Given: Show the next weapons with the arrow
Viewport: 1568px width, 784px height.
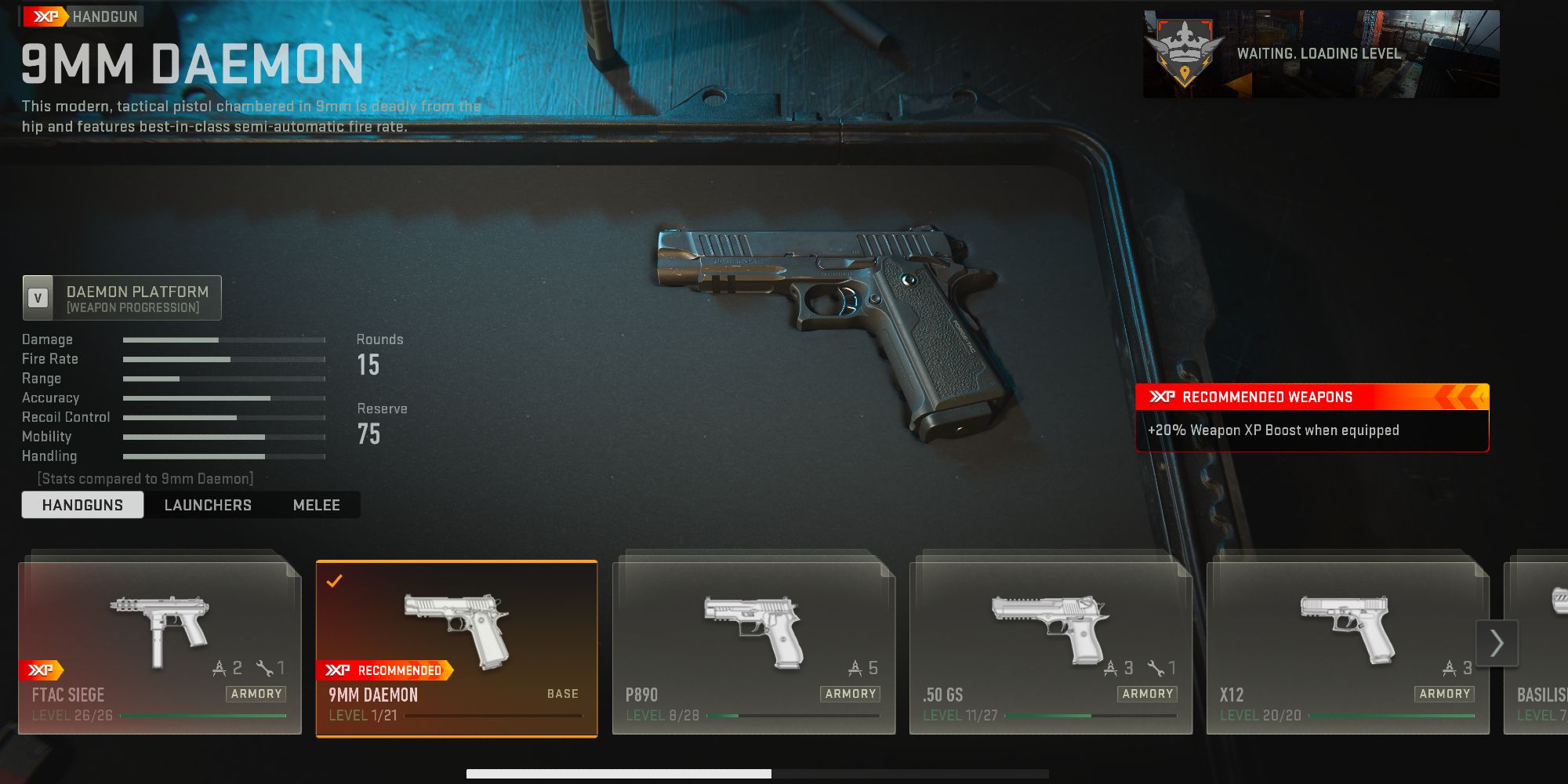Looking at the screenshot, I should pyautogui.click(x=1497, y=643).
